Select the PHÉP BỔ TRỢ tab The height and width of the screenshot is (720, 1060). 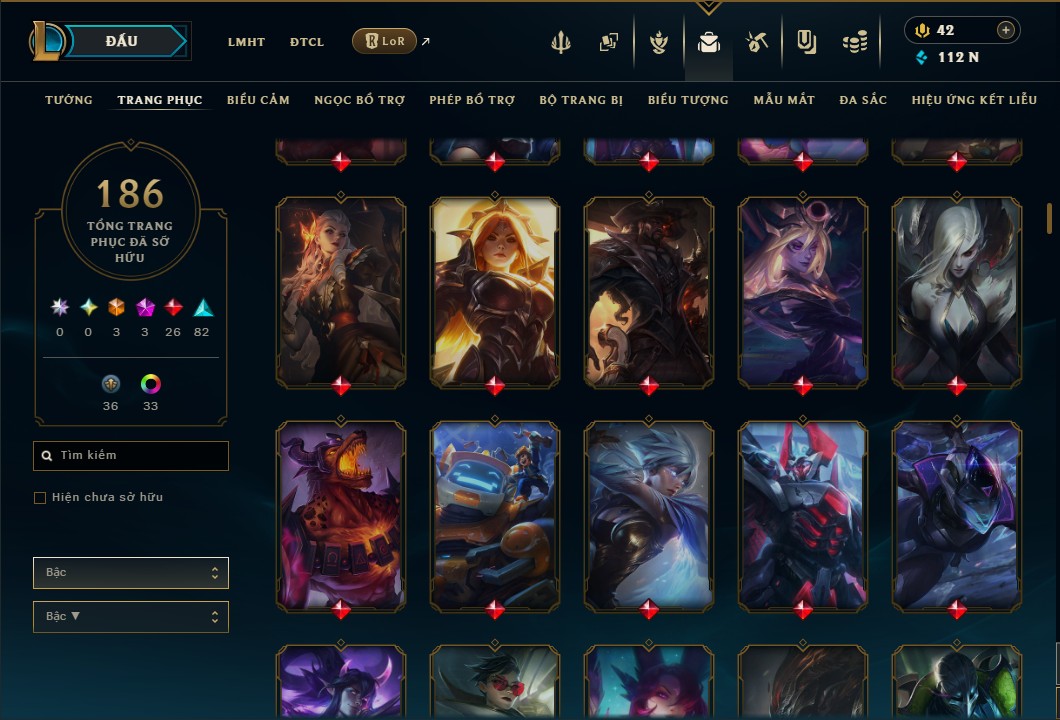point(472,100)
